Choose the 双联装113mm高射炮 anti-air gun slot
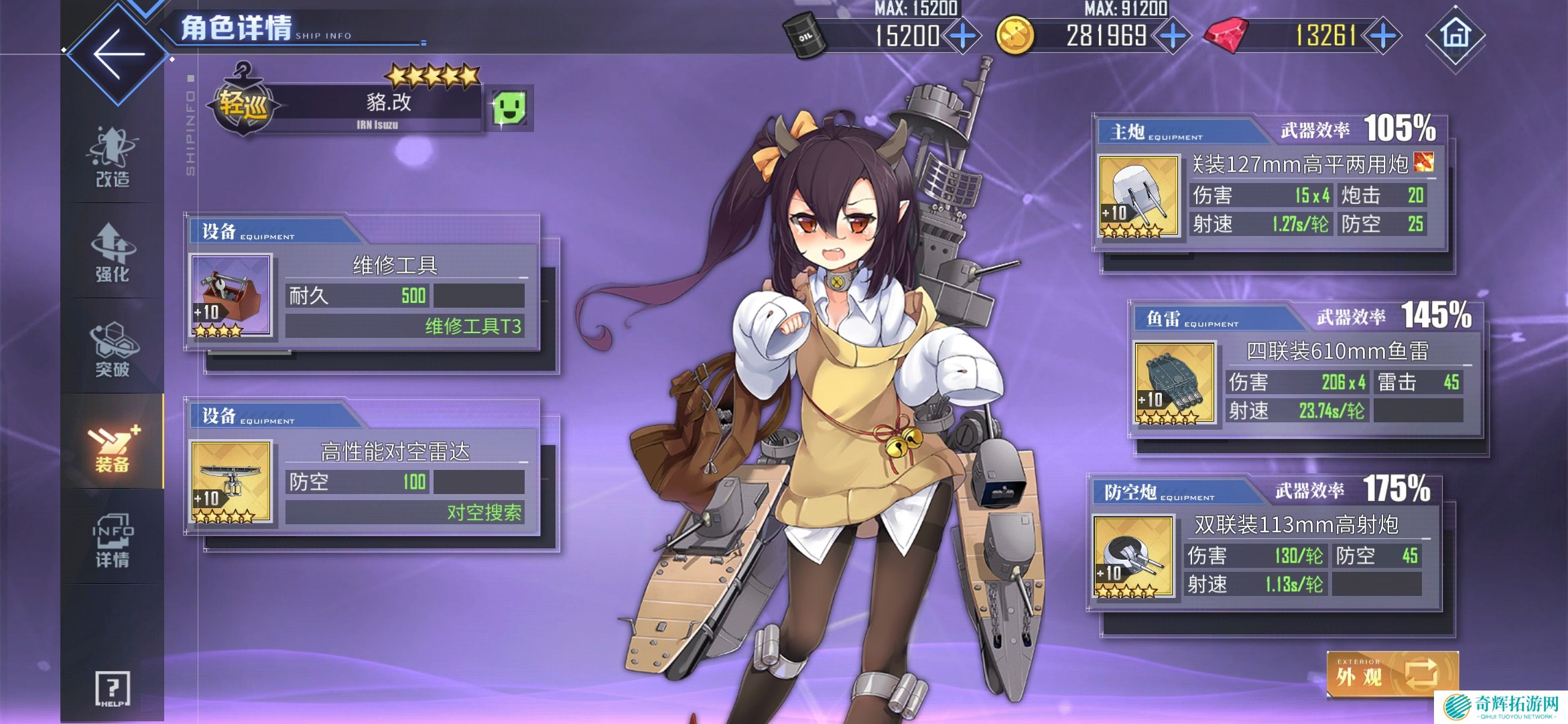Image resolution: width=1568 pixels, height=724 pixels. point(1133,556)
